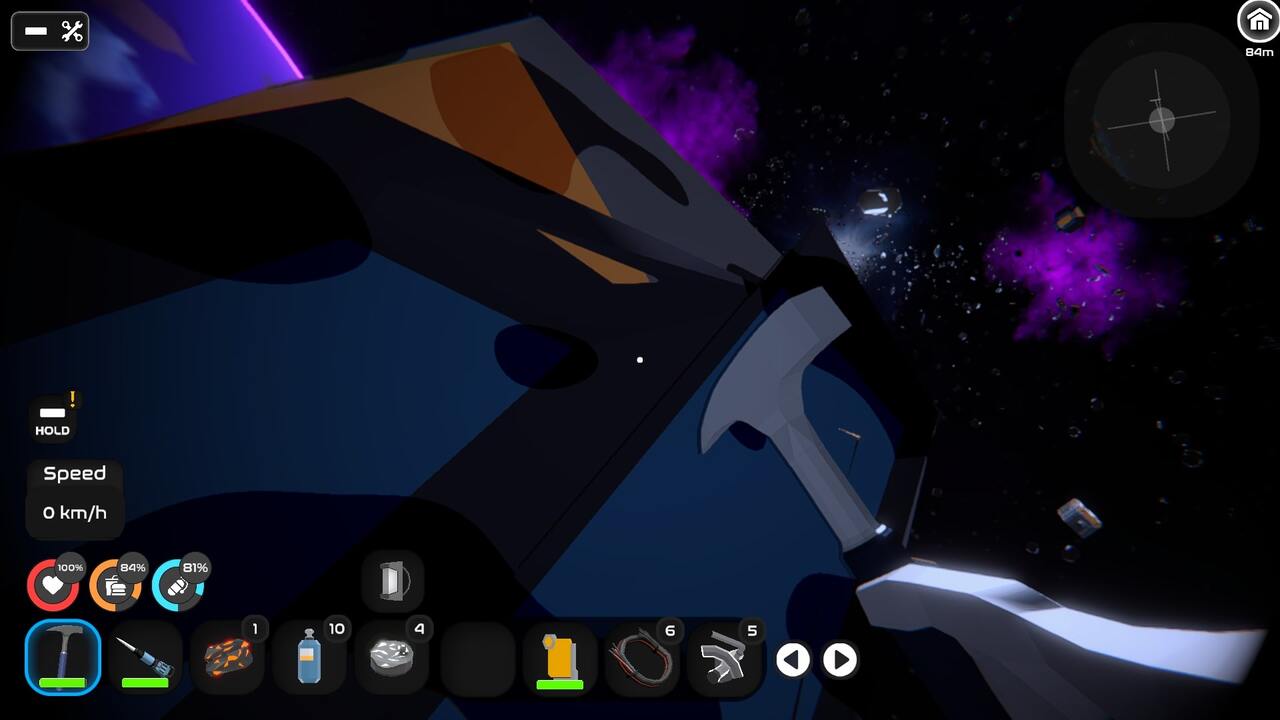Cycle hotbar left with the left arrow
This screenshot has width=1280, height=720.
pos(793,660)
